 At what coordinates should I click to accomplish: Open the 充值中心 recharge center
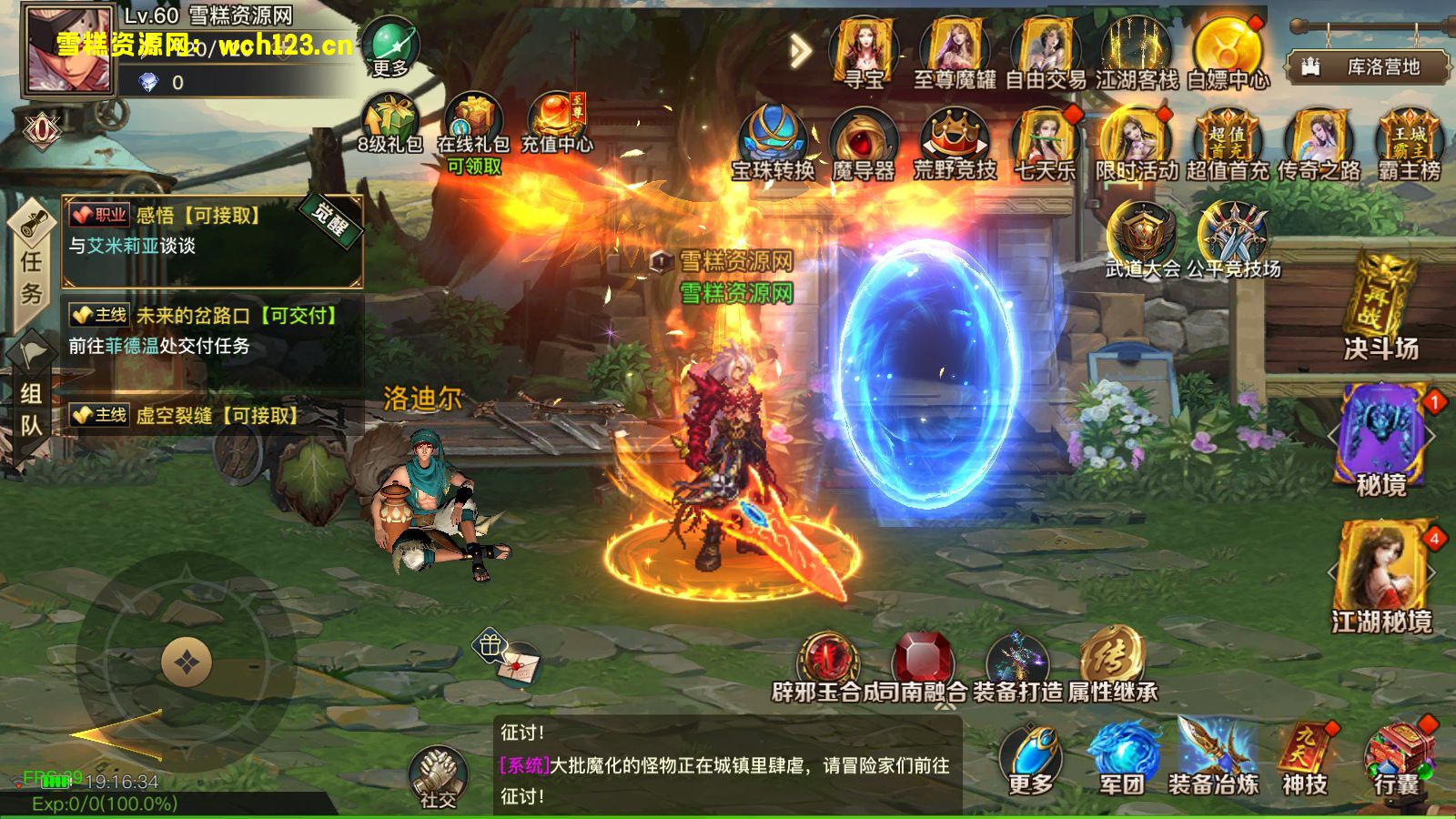click(x=557, y=123)
